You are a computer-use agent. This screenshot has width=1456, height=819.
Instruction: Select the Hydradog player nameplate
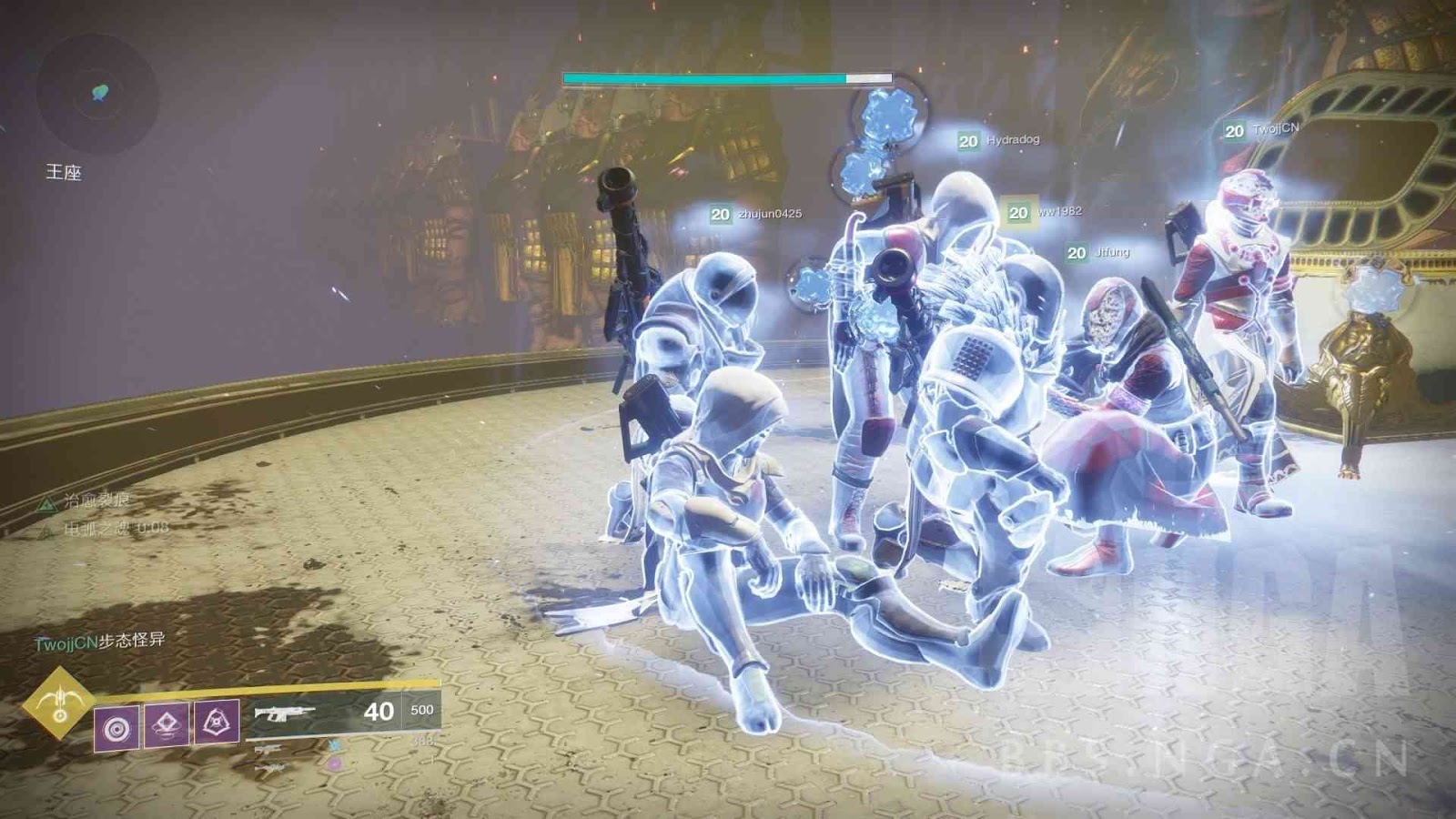pyautogui.click(x=998, y=140)
